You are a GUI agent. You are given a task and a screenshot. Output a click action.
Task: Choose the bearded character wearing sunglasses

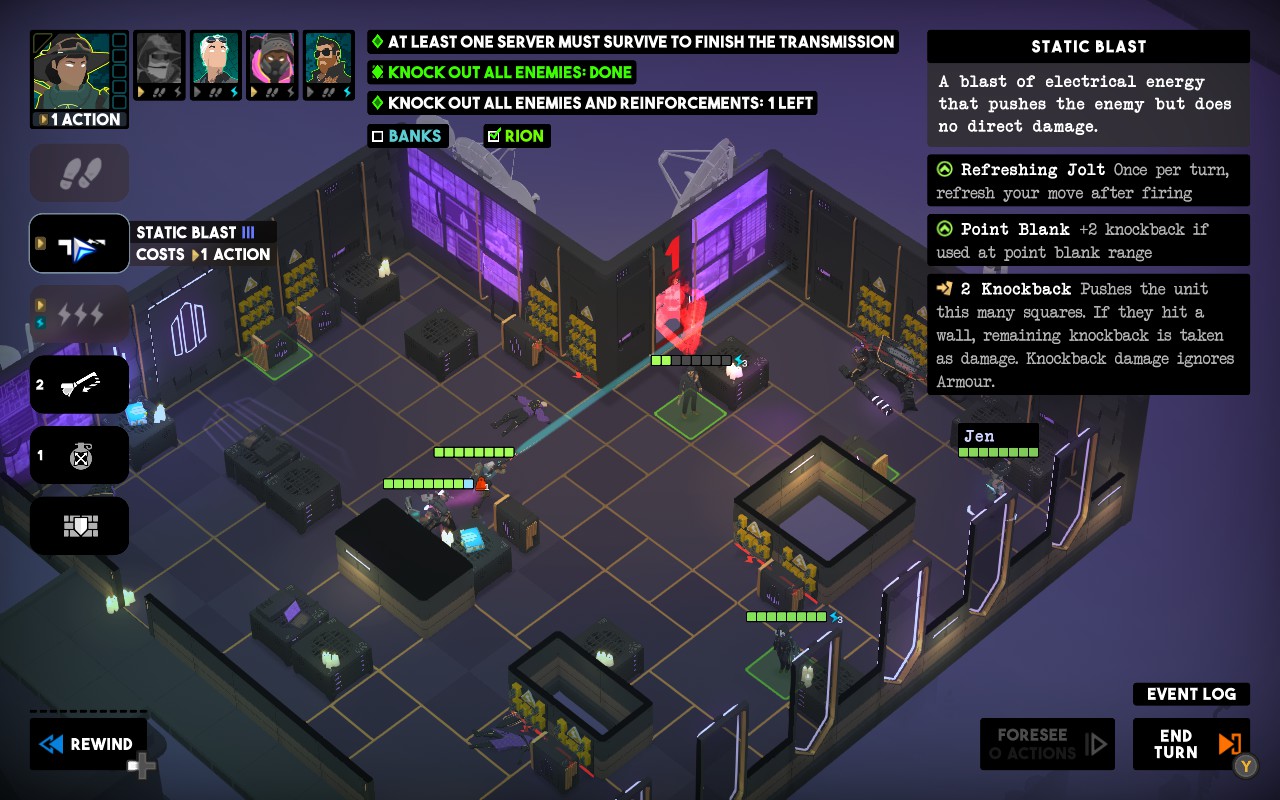pyautogui.click(x=329, y=66)
